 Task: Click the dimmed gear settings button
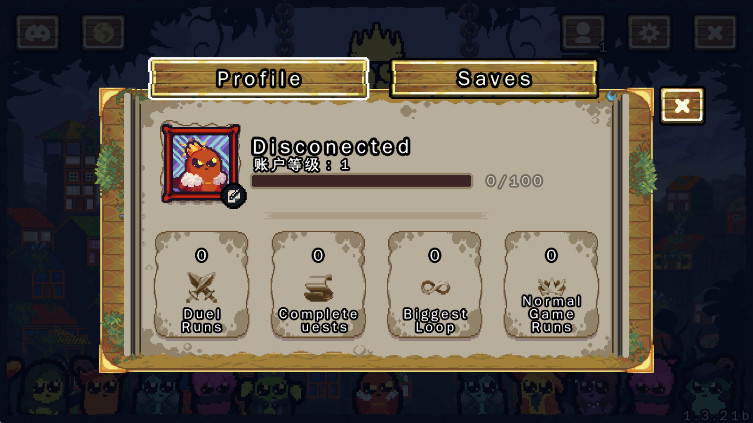649,33
